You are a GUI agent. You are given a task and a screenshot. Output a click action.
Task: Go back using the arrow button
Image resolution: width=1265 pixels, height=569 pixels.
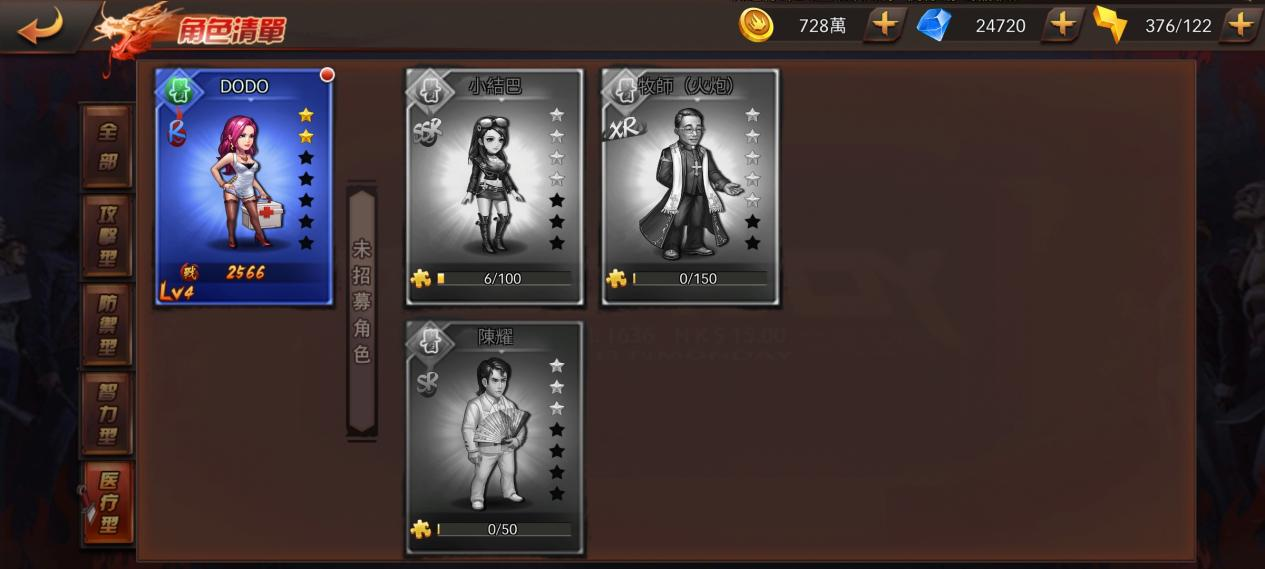40,26
